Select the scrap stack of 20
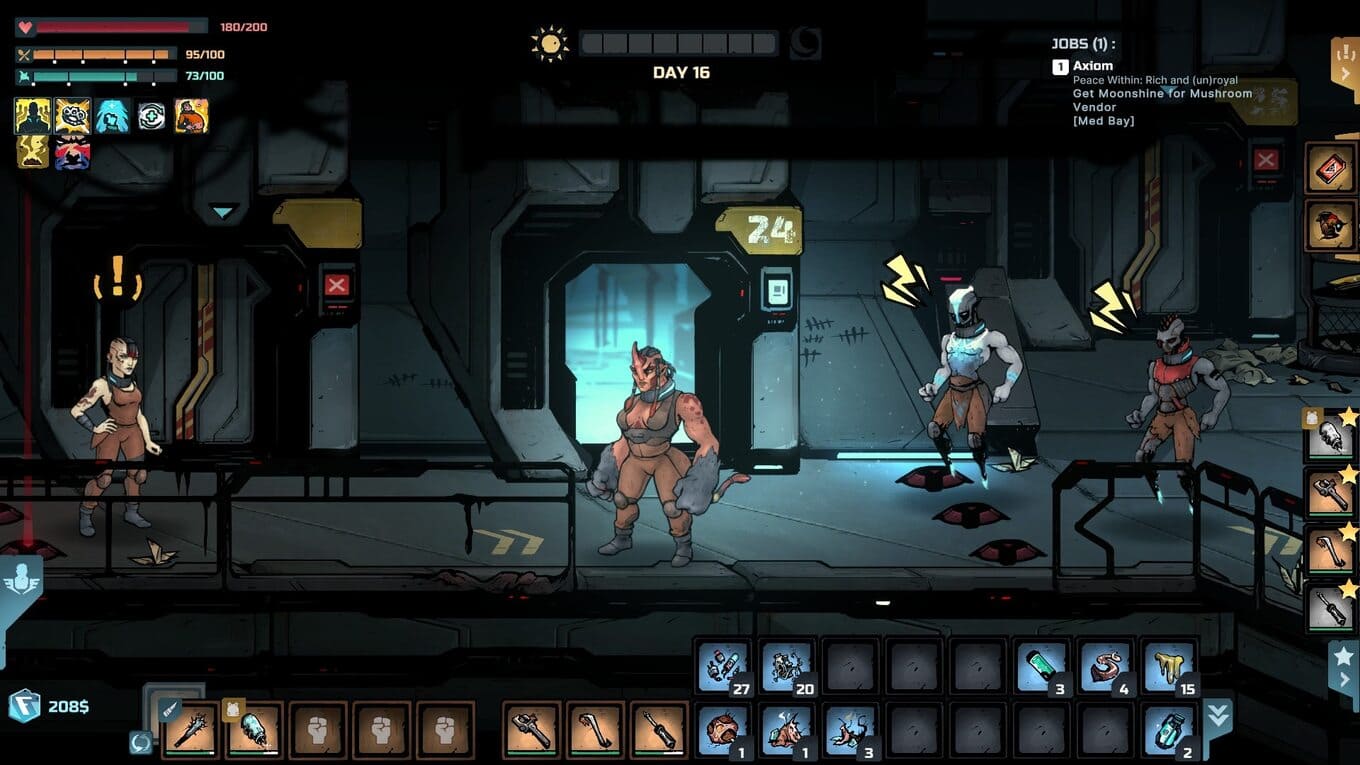 787,667
